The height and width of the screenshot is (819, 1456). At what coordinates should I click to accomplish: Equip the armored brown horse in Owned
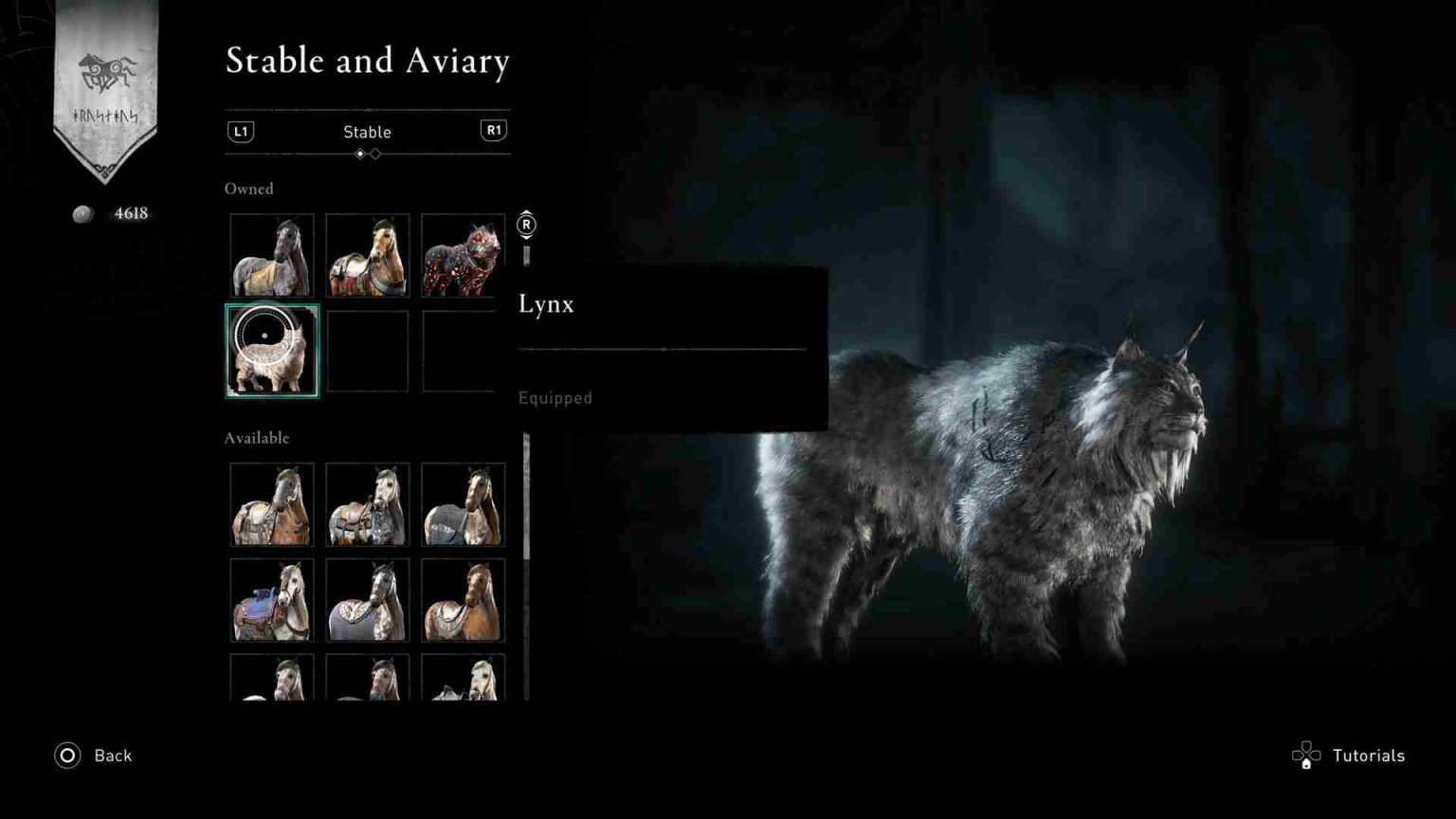tap(368, 254)
